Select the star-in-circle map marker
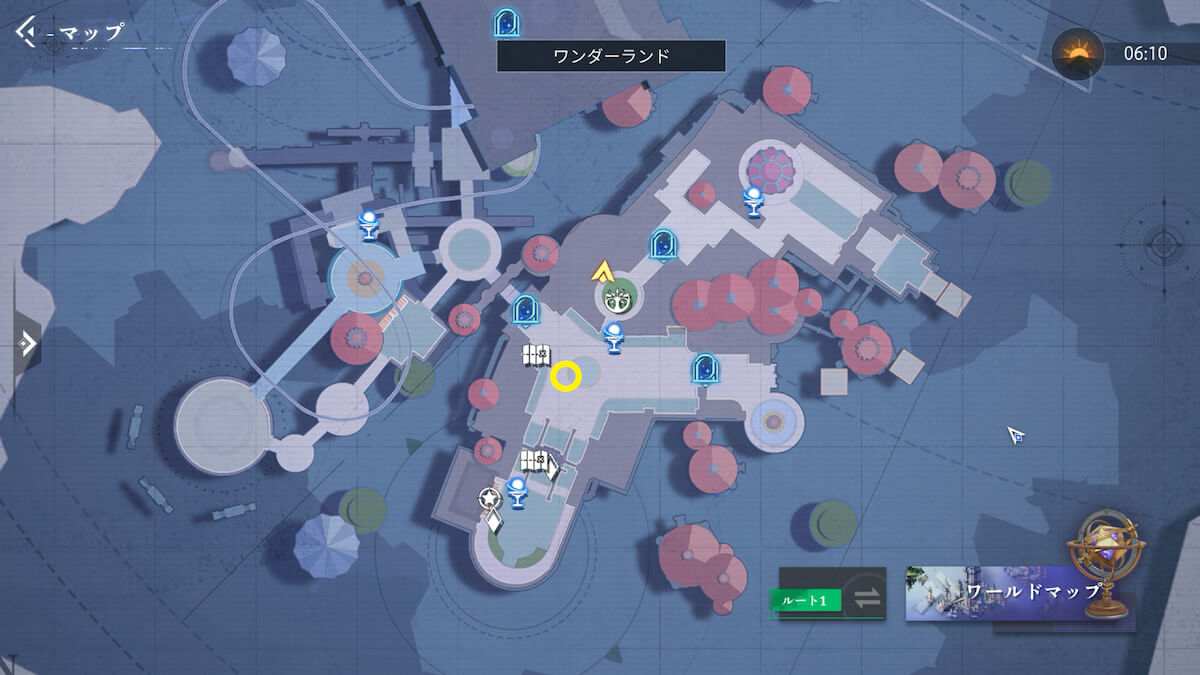 click(x=488, y=498)
